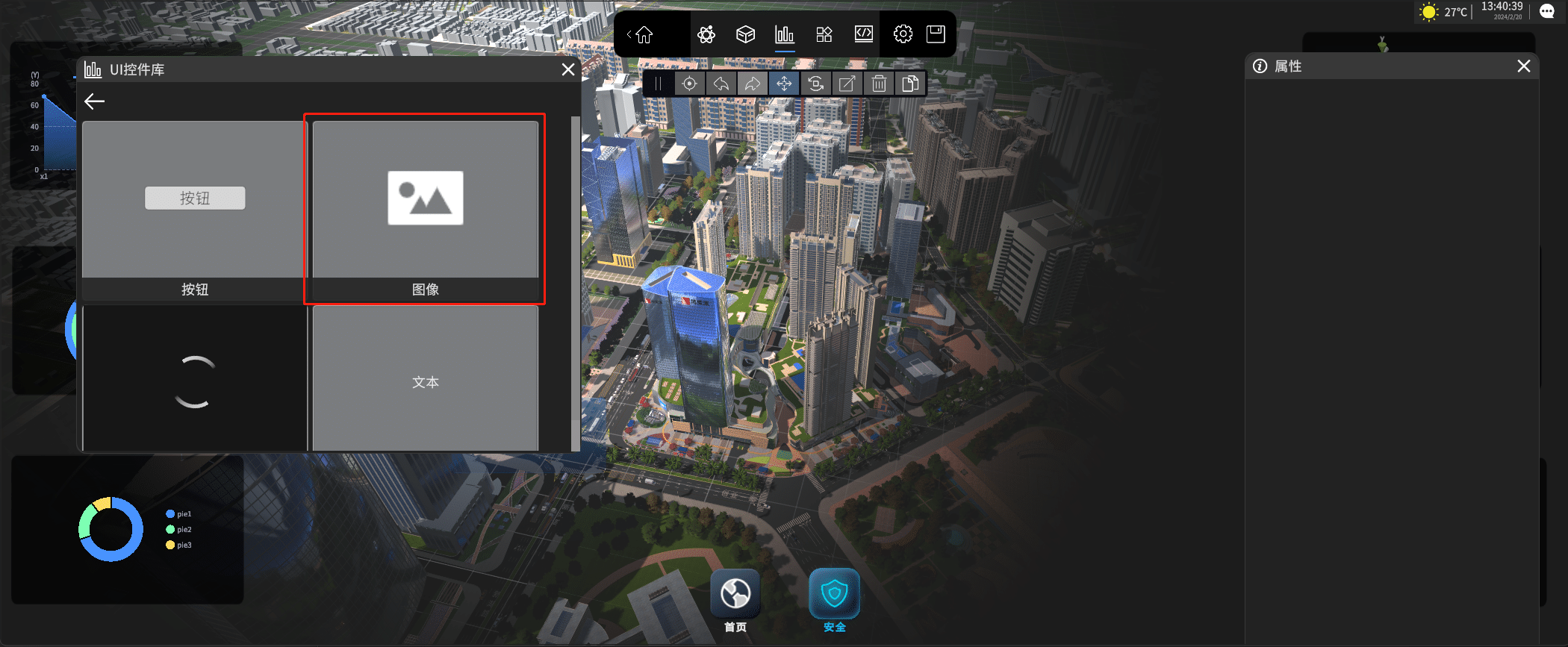1568x647 pixels.
Task: Open the atom icon tab
Action: [x=706, y=34]
